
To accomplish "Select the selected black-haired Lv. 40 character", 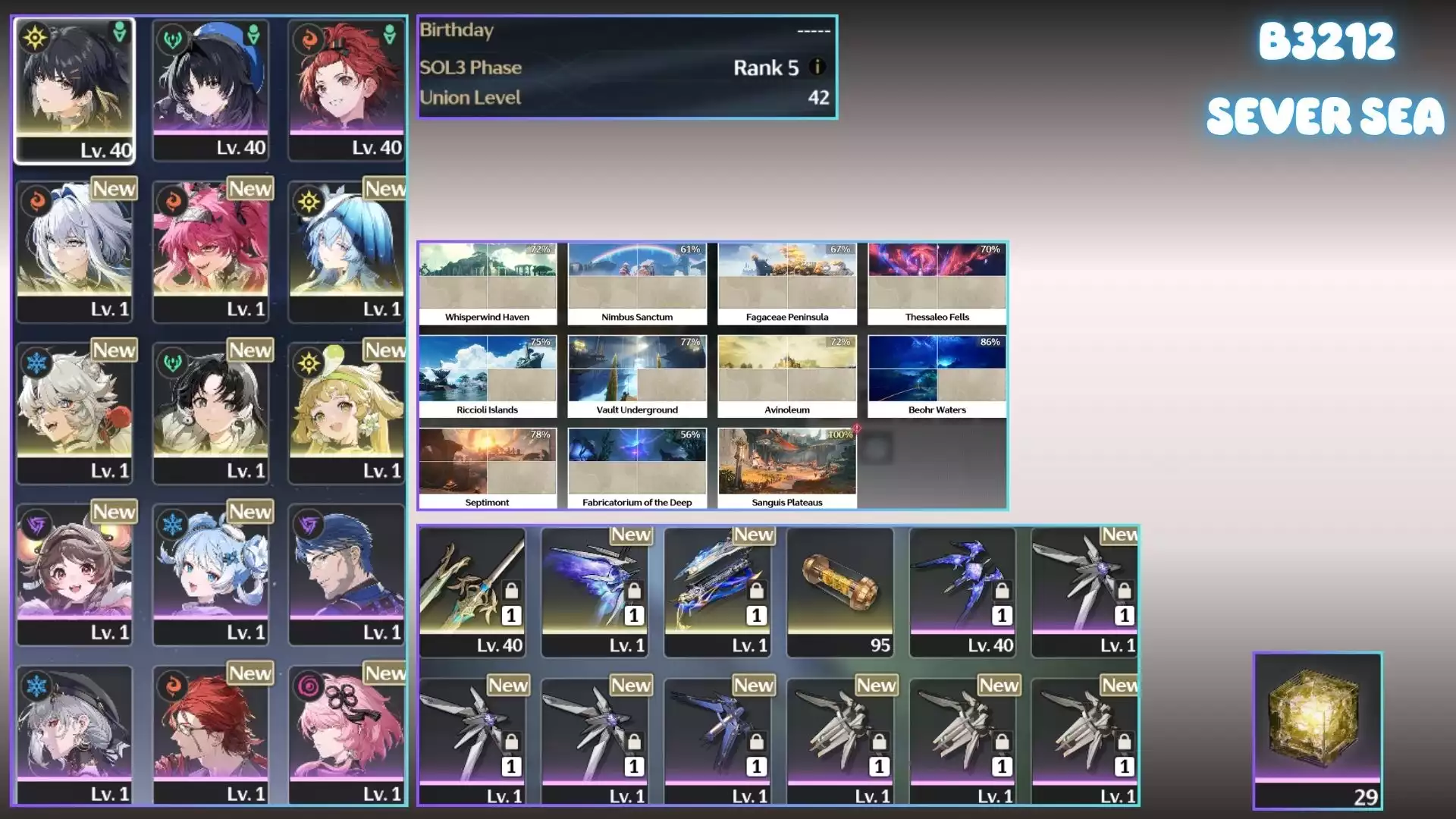I will (x=74, y=89).
